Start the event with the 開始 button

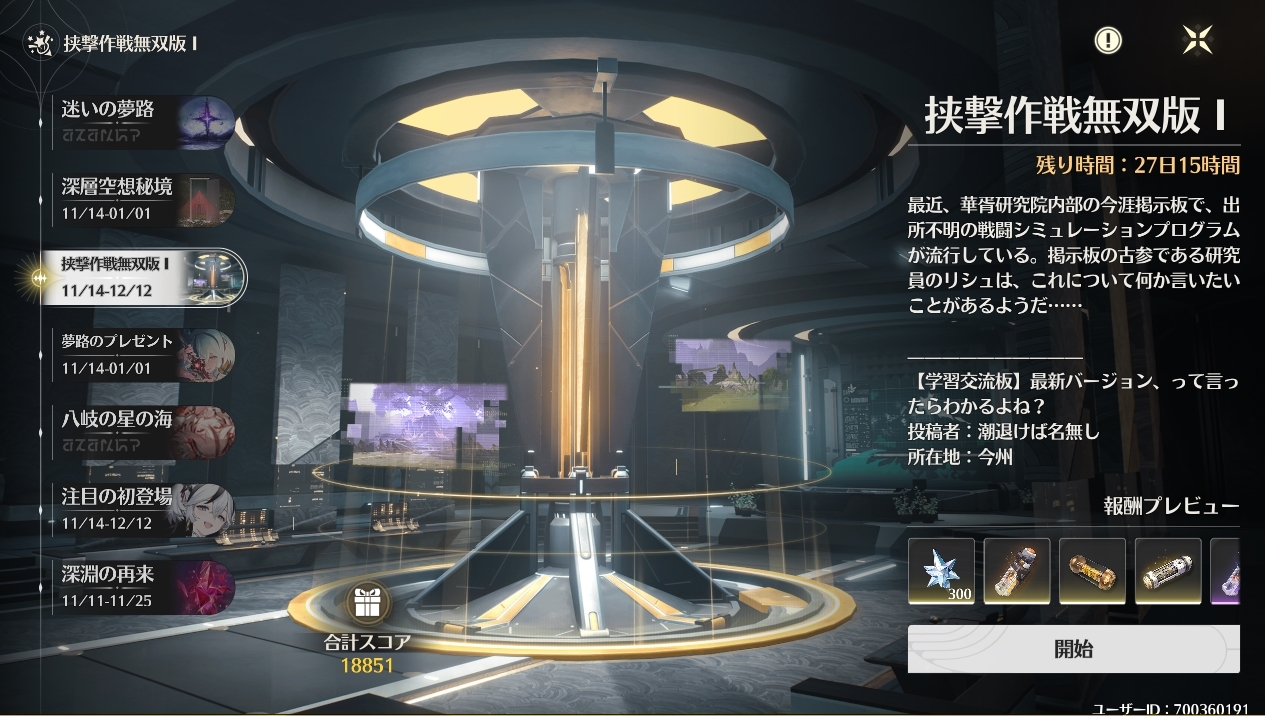pyautogui.click(x=1073, y=649)
